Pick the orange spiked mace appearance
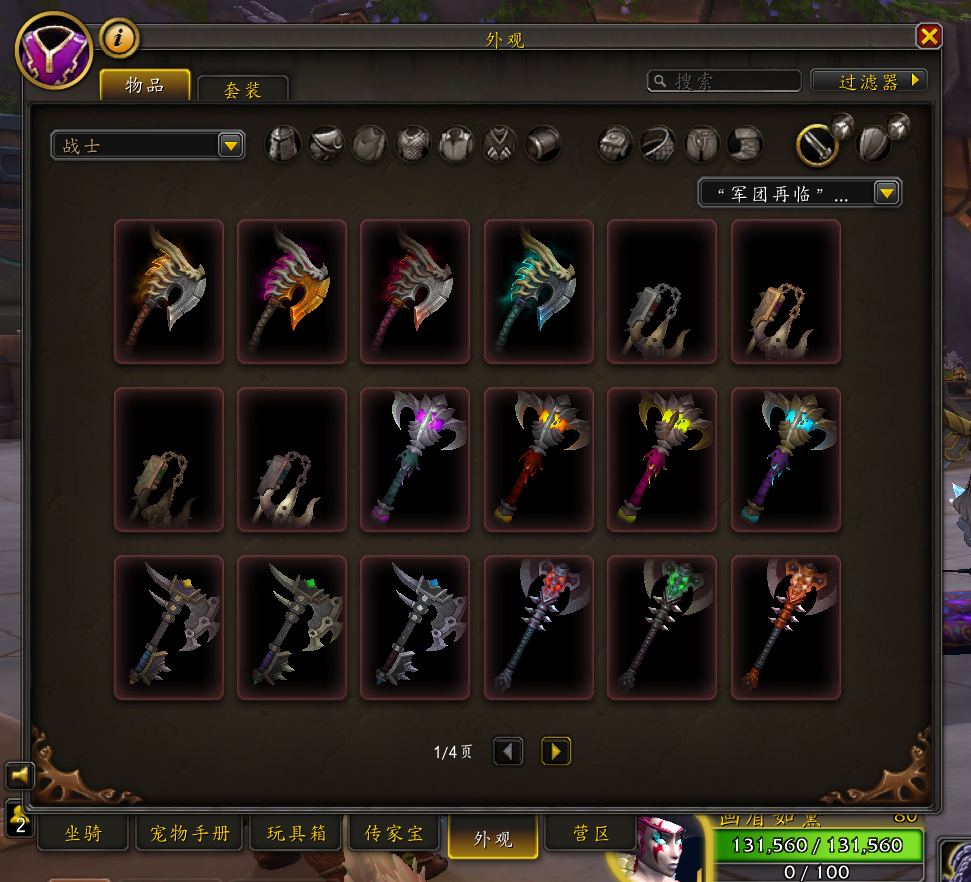 click(x=785, y=627)
